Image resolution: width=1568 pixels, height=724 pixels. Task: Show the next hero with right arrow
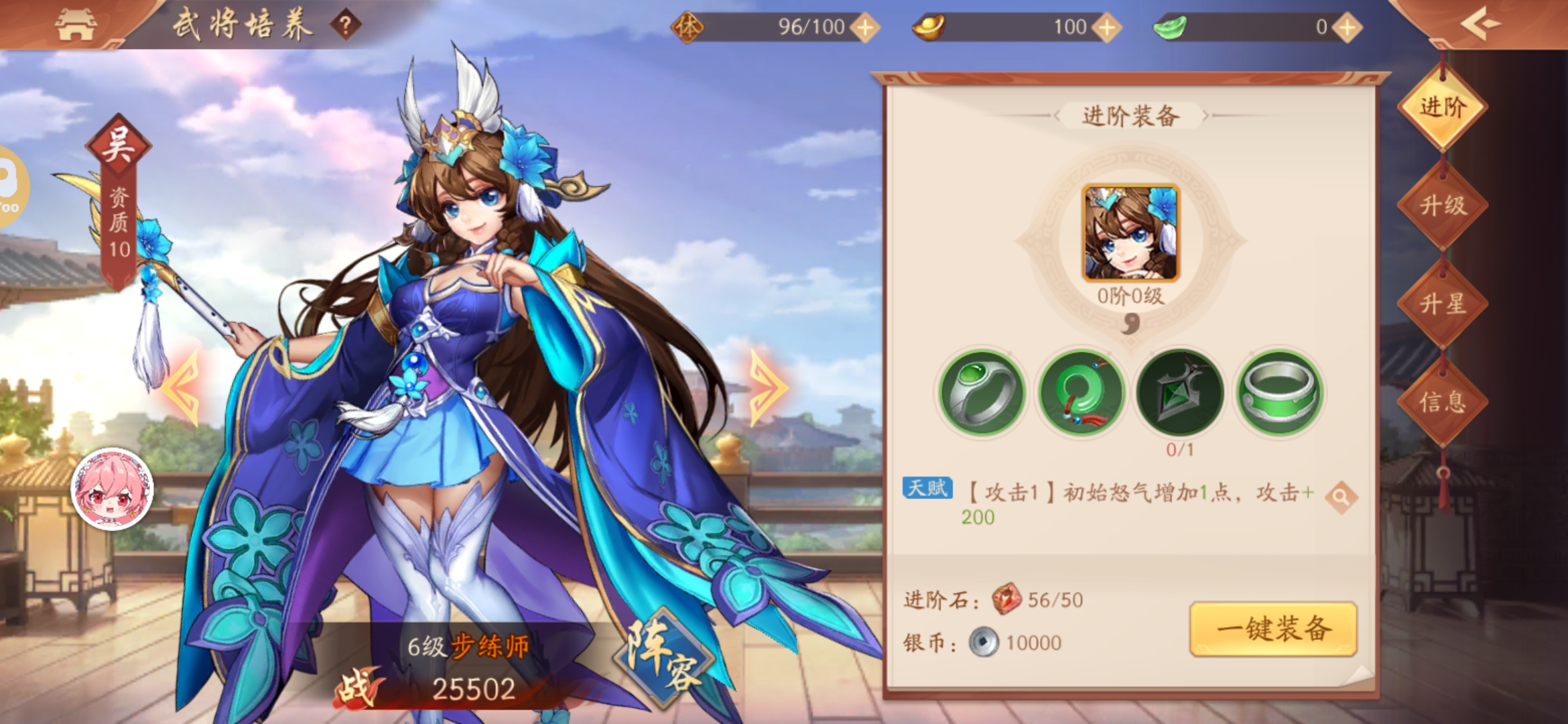[x=767, y=387]
